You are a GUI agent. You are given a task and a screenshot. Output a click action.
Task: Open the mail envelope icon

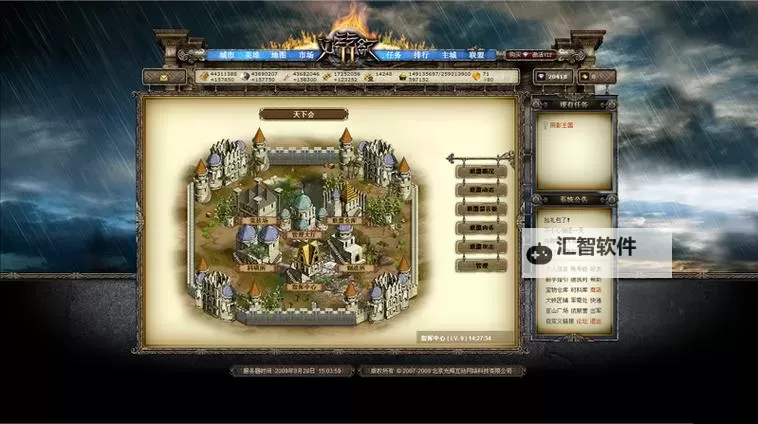163,76
